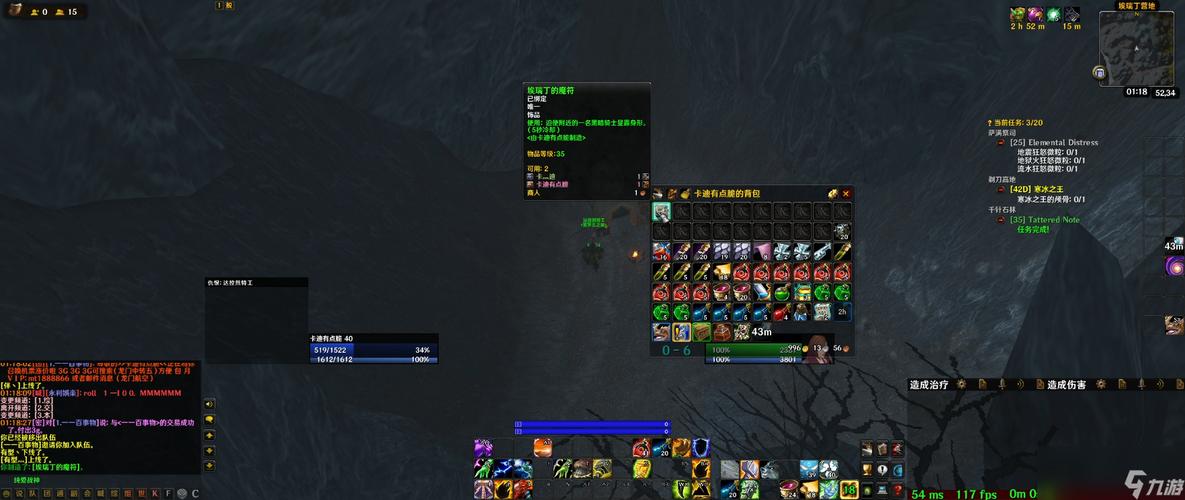This screenshot has height=500, width=1185.
Task: Use the orange fiery orb action icon
Action: pos(543,447)
